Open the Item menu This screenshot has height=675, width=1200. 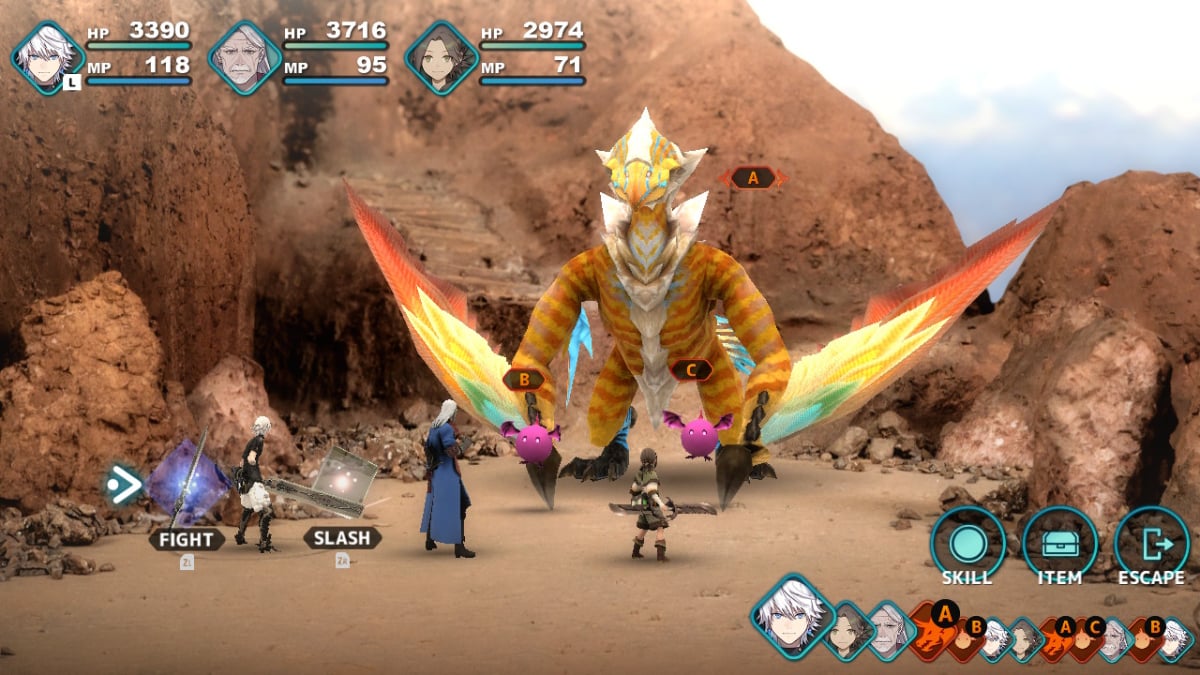coord(1059,544)
